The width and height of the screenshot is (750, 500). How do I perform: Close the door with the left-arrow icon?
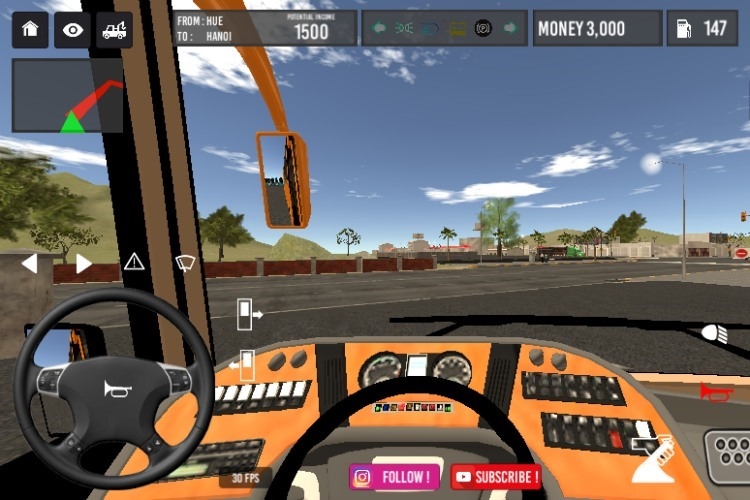243,365
